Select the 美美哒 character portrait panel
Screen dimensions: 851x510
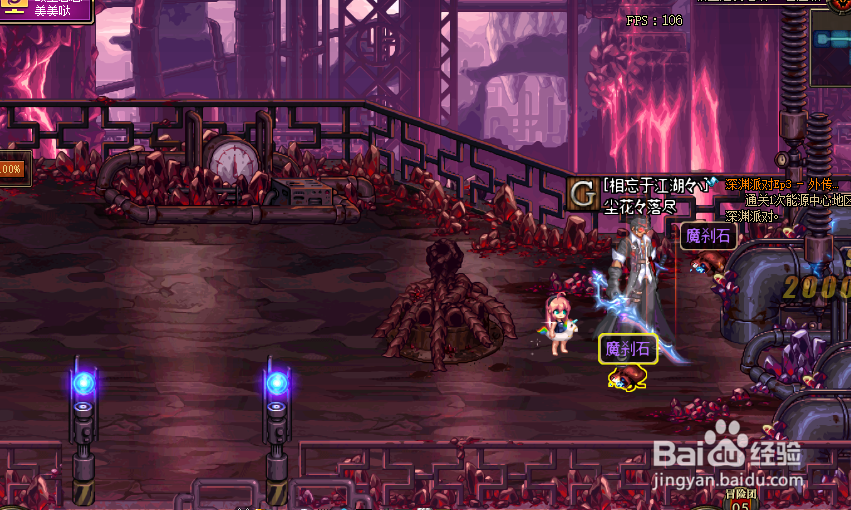[x=45, y=10]
